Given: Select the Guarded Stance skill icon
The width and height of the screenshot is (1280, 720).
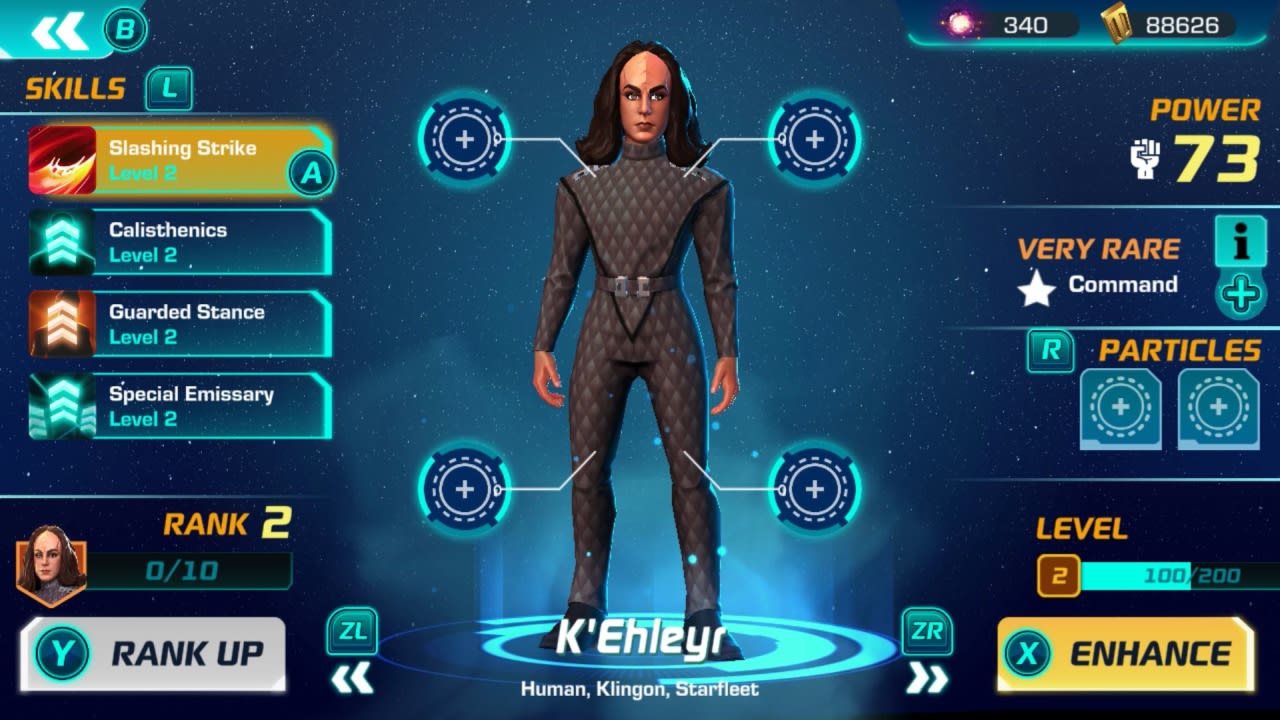Looking at the screenshot, I should (x=62, y=324).
